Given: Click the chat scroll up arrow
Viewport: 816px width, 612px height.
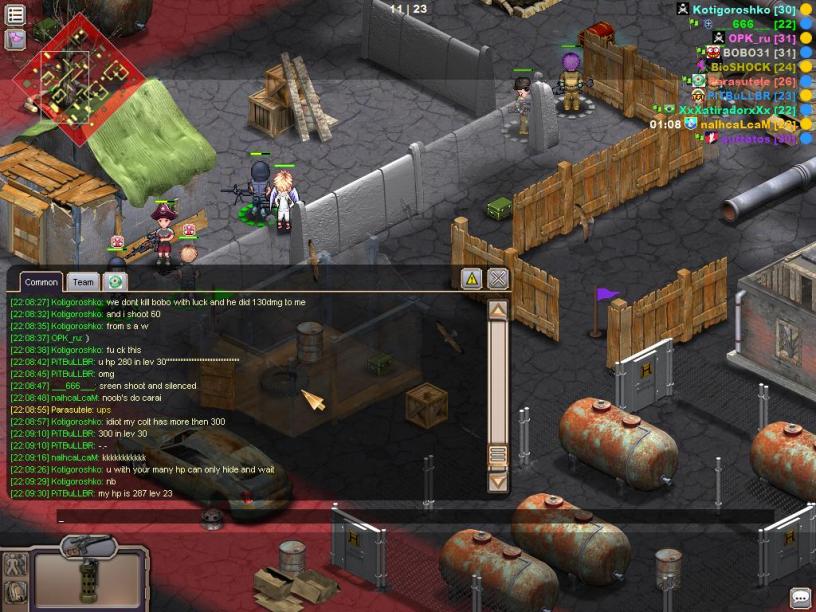Looking at the screenshot, I should pyautogui.click(x=497, y=310).
